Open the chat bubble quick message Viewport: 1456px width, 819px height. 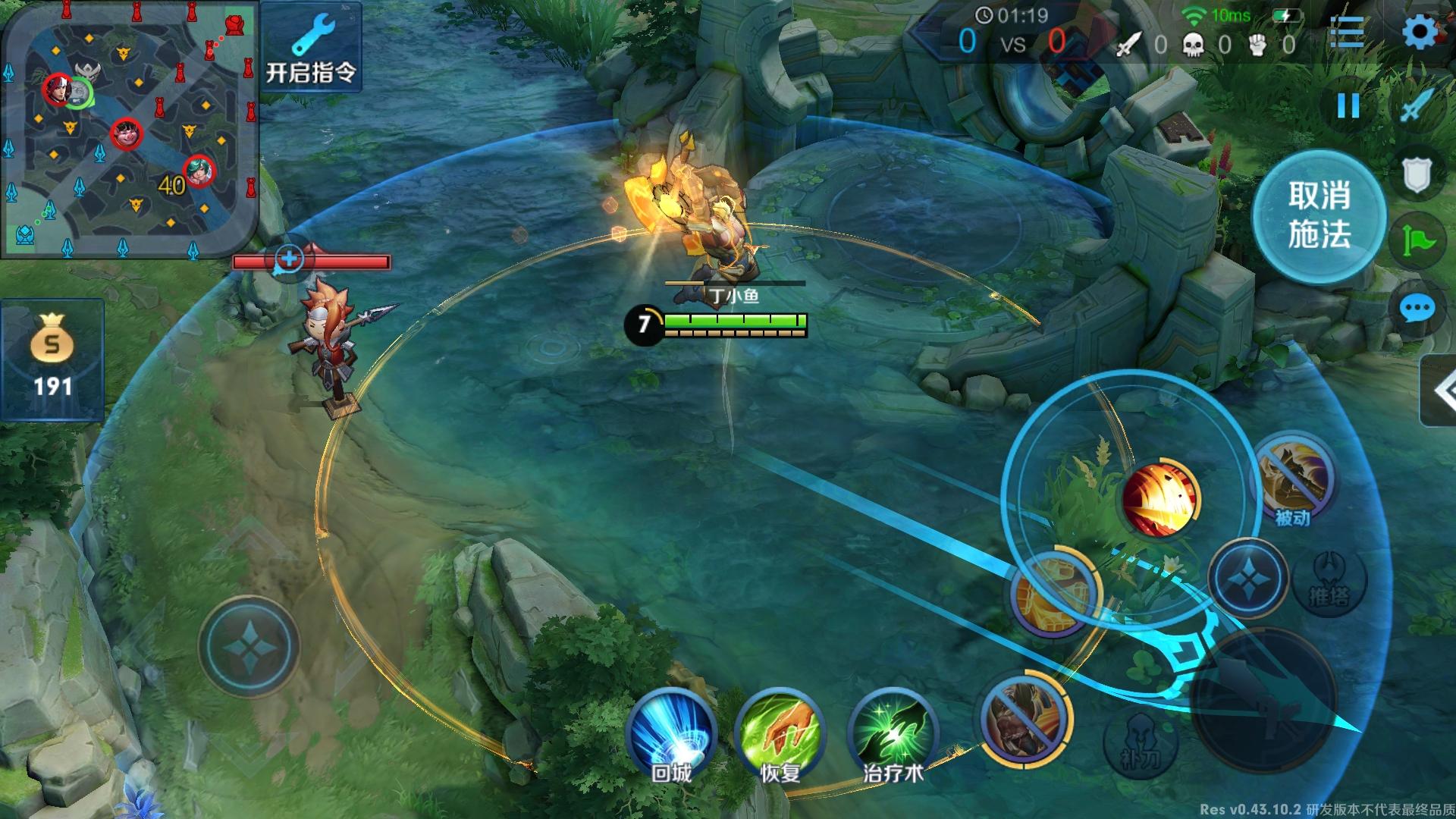1416,309
